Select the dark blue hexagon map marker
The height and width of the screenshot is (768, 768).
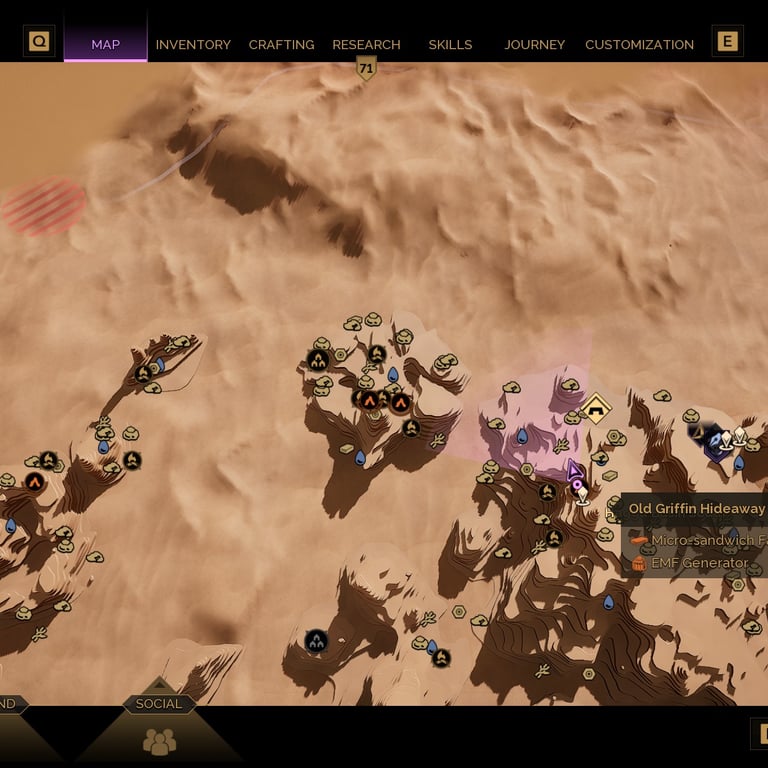point(716,442)
